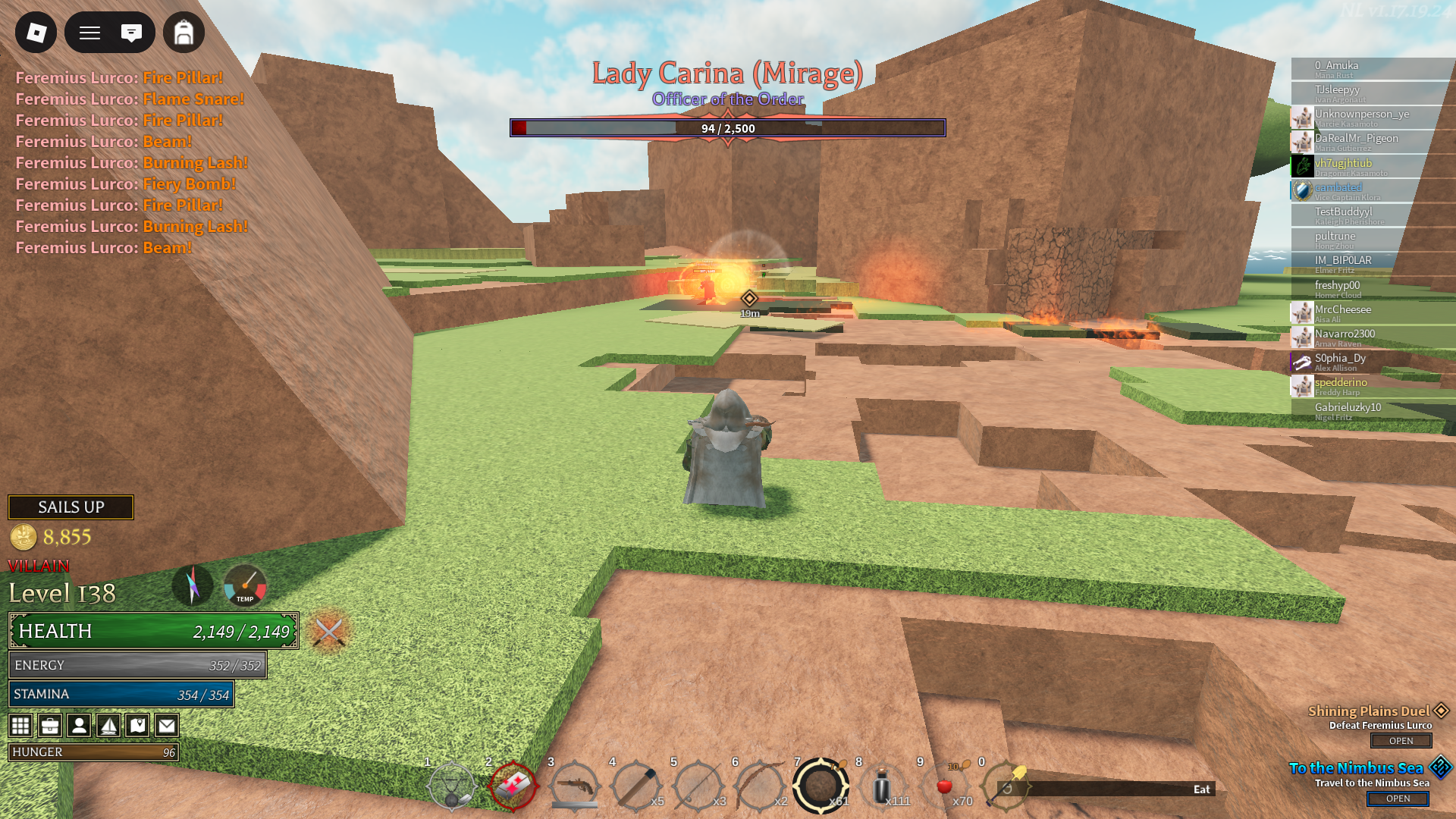Open the To the Nimbus Sea quest
Viewport: 1456px width, 819px height.
pyautogui.click(x=1398, y=799)
